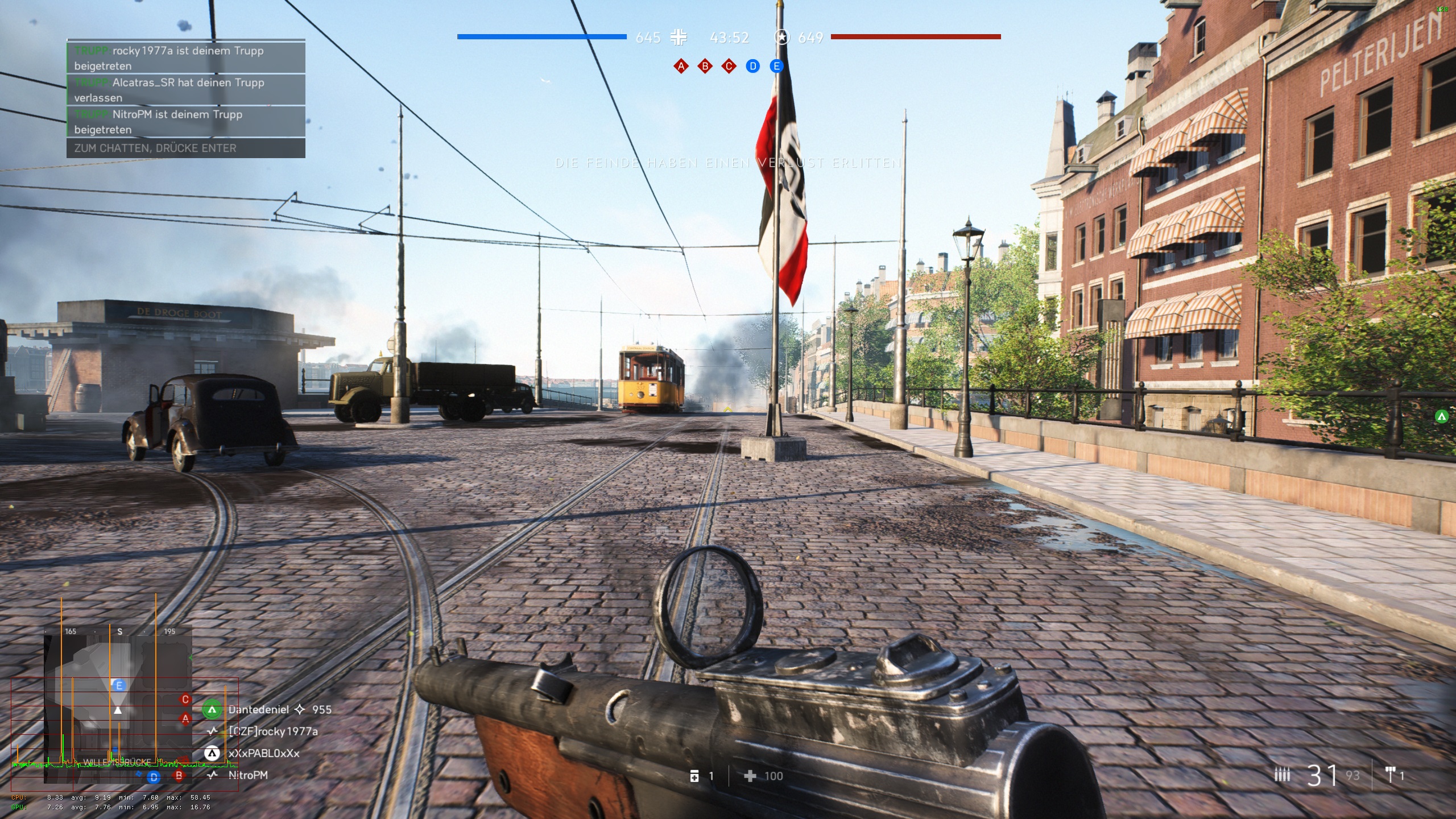Toggle objective marker A at the top
1456x819 pixels.
680,66
